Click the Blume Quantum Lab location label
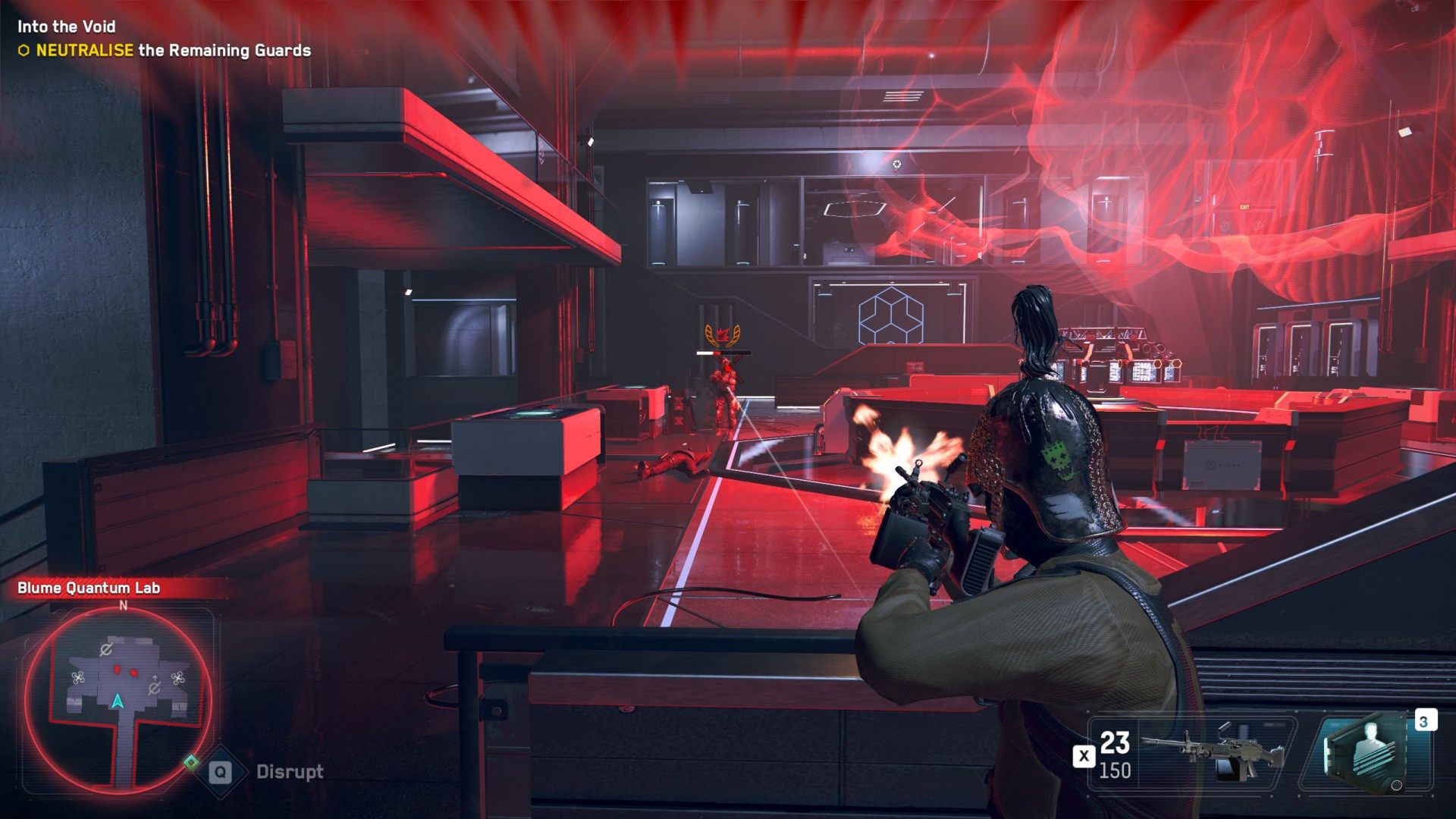 pyautogui.click(x=89, y=588)
